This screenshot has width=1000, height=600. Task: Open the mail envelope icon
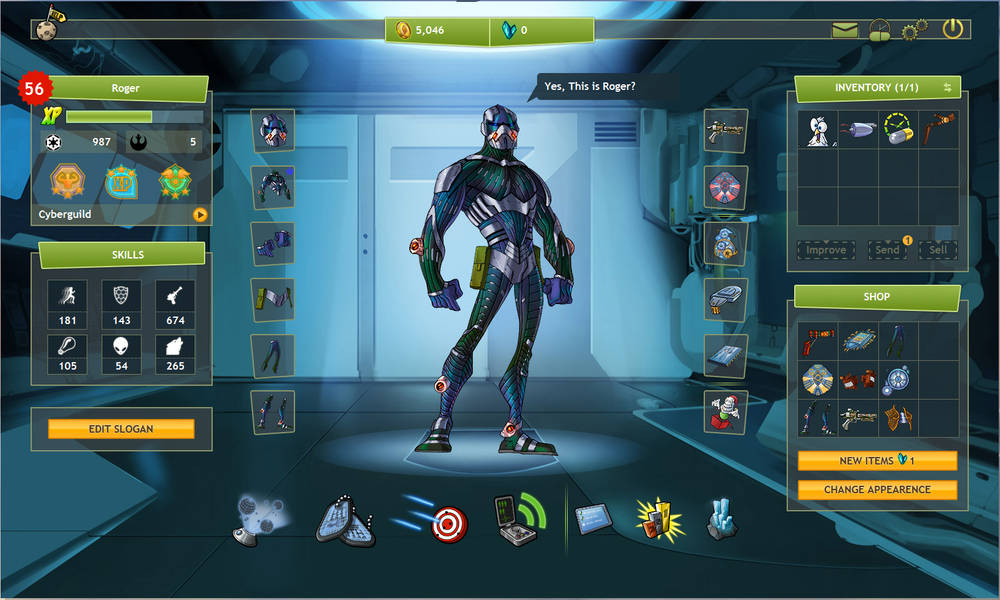pyautogui.click(x=845, y=30)
